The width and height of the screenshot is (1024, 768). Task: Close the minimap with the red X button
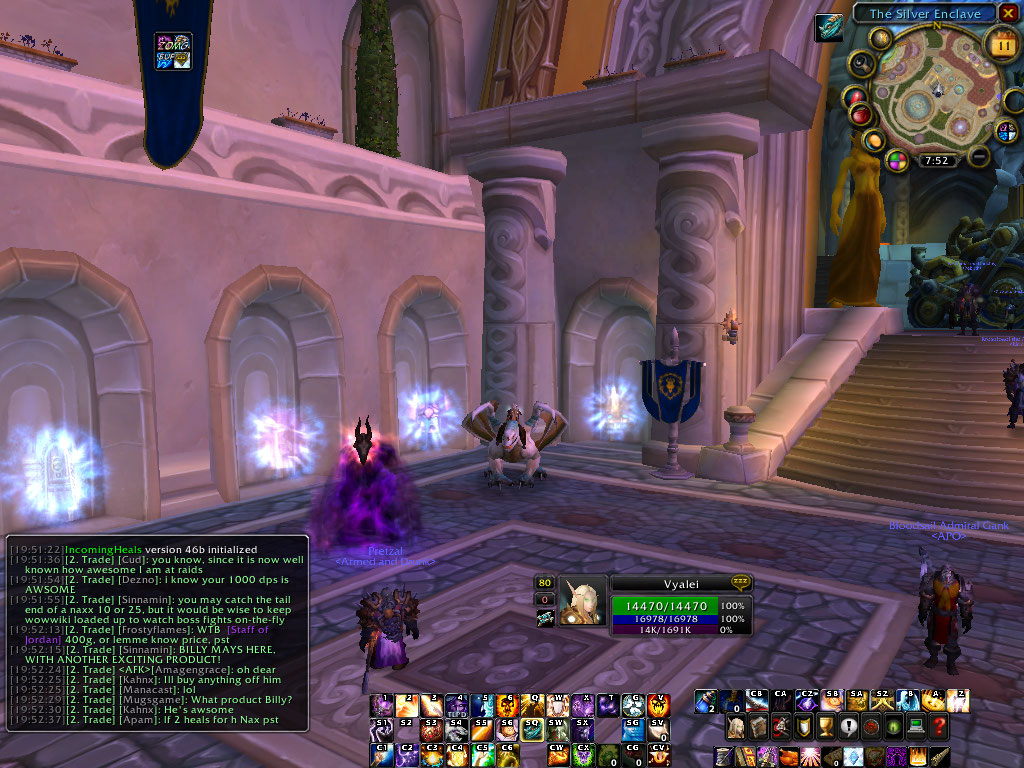pos(1008,13)
